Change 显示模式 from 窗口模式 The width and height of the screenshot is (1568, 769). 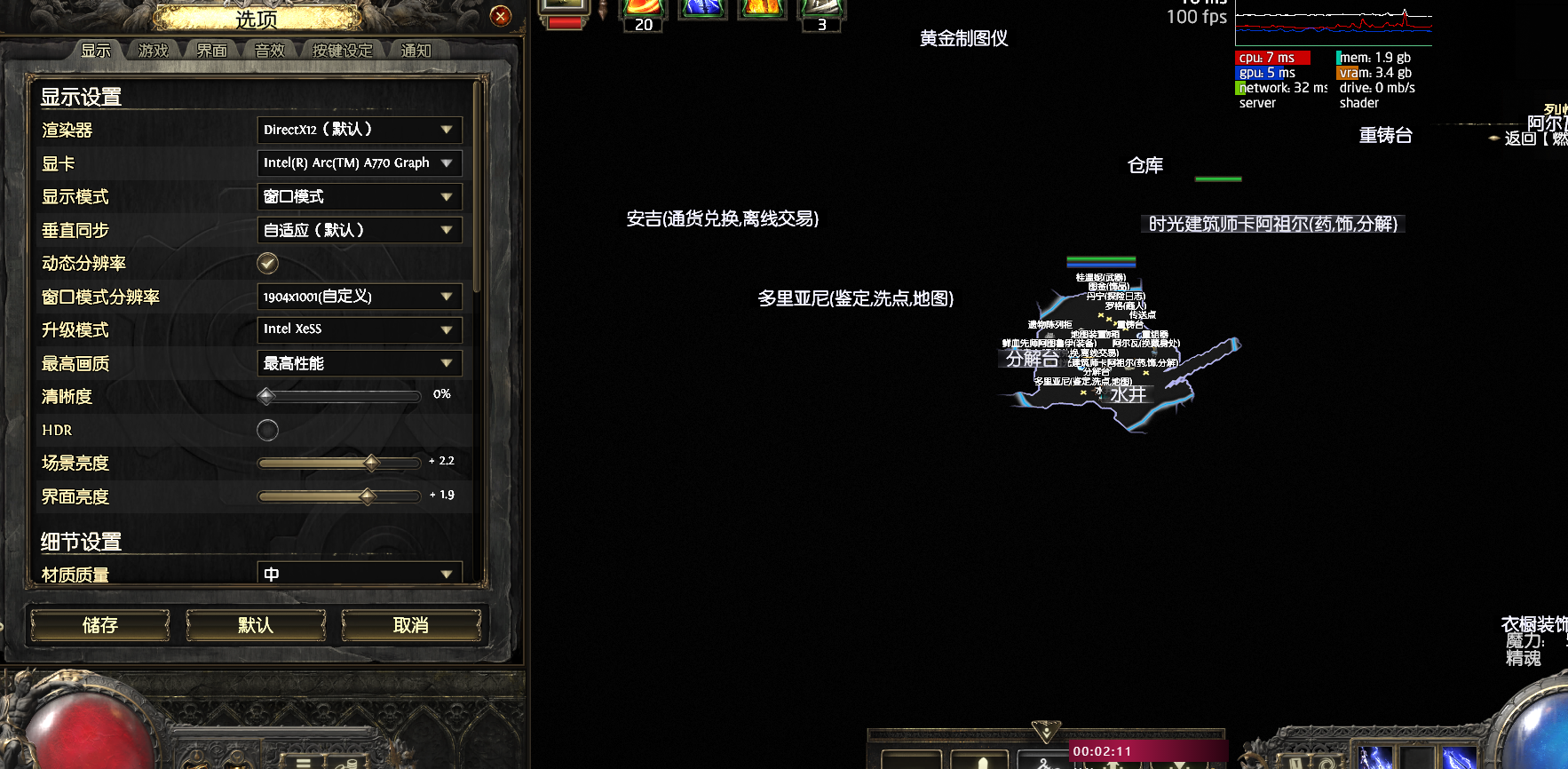[359, 196]
